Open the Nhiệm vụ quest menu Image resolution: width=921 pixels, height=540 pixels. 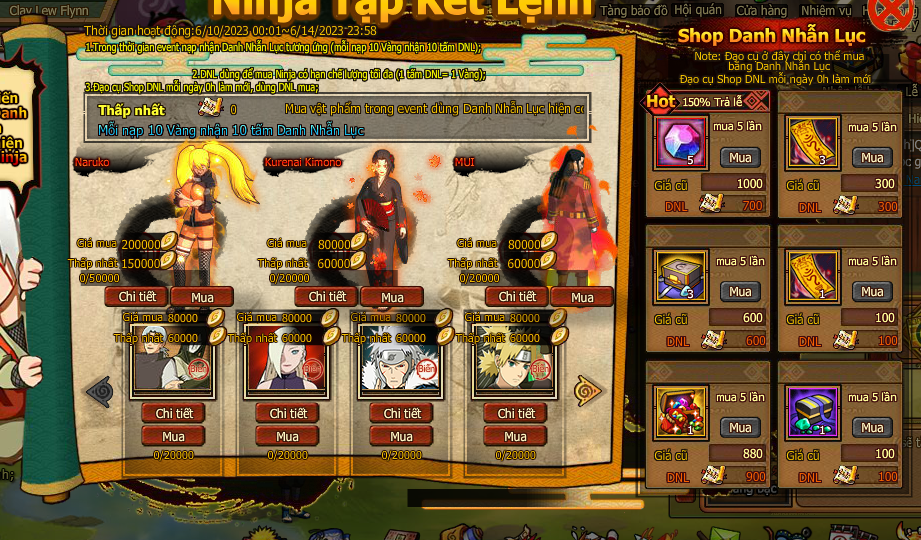pyautogui.click(x=826, y=10)
